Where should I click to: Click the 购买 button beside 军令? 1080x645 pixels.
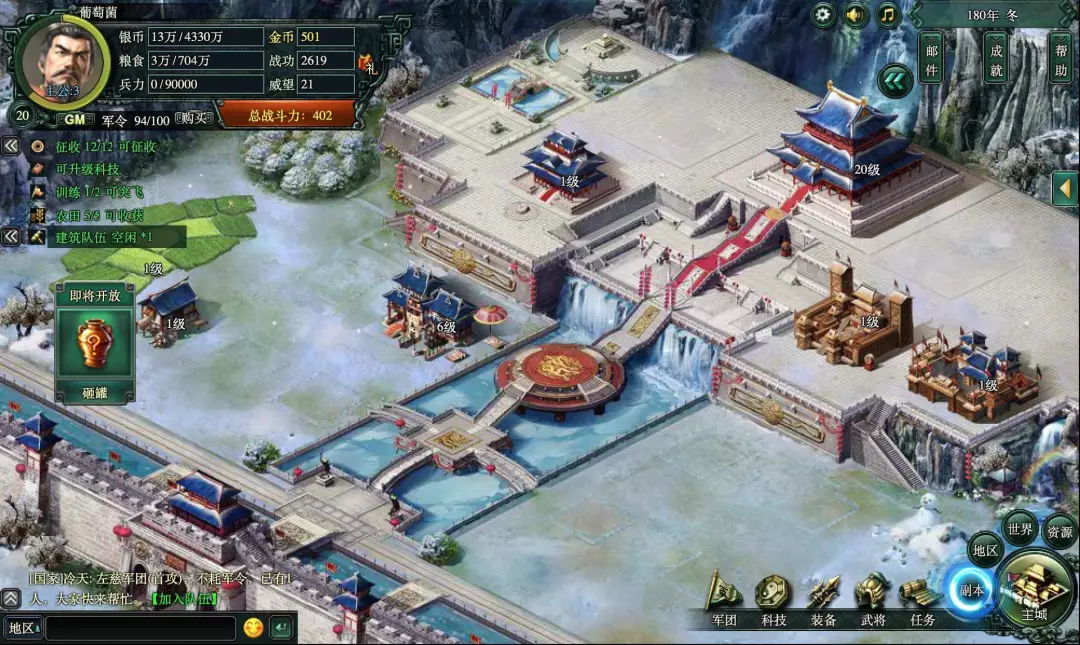point(194,119)
